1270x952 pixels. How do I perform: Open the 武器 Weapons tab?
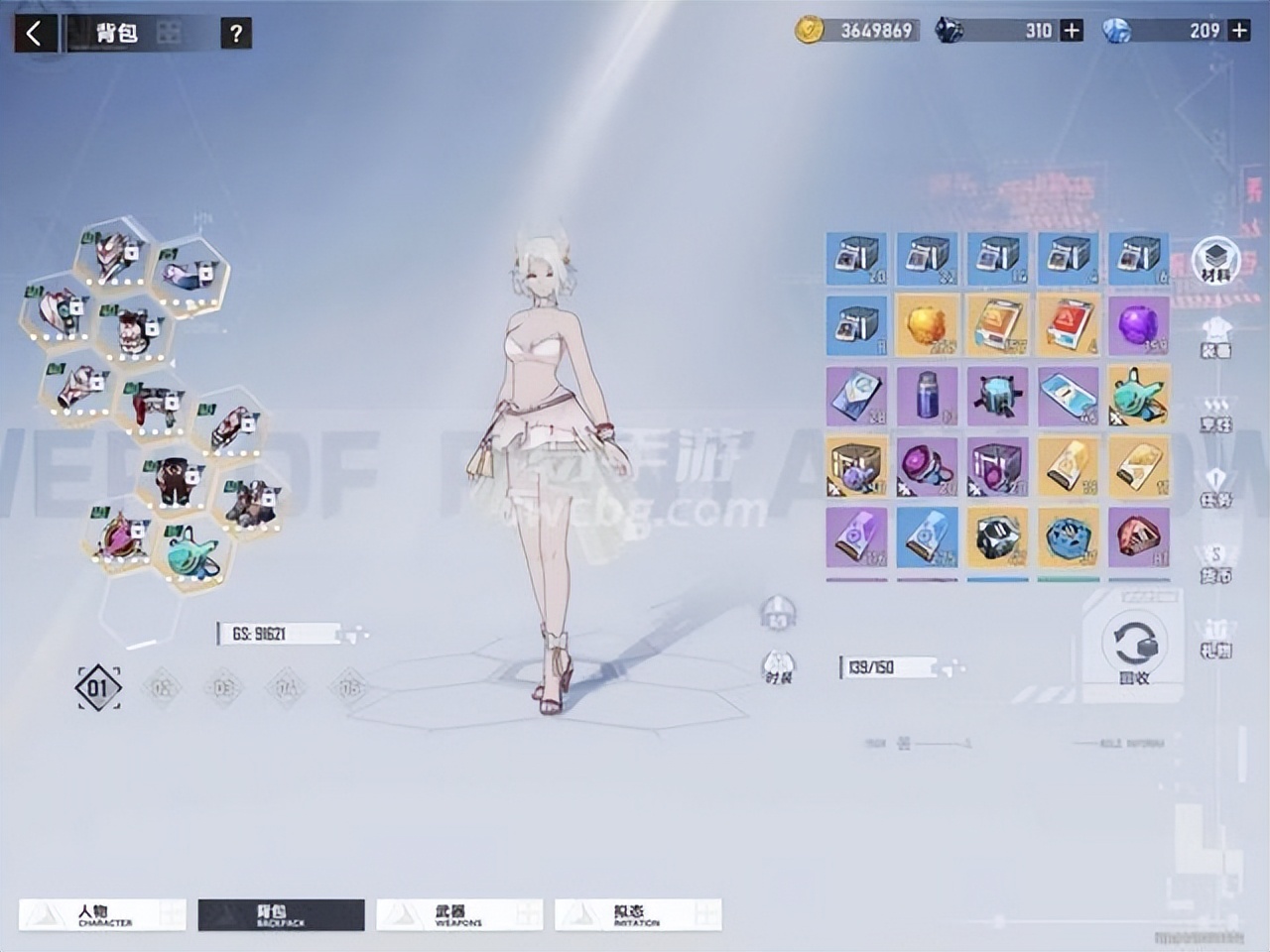click(458, 914)
